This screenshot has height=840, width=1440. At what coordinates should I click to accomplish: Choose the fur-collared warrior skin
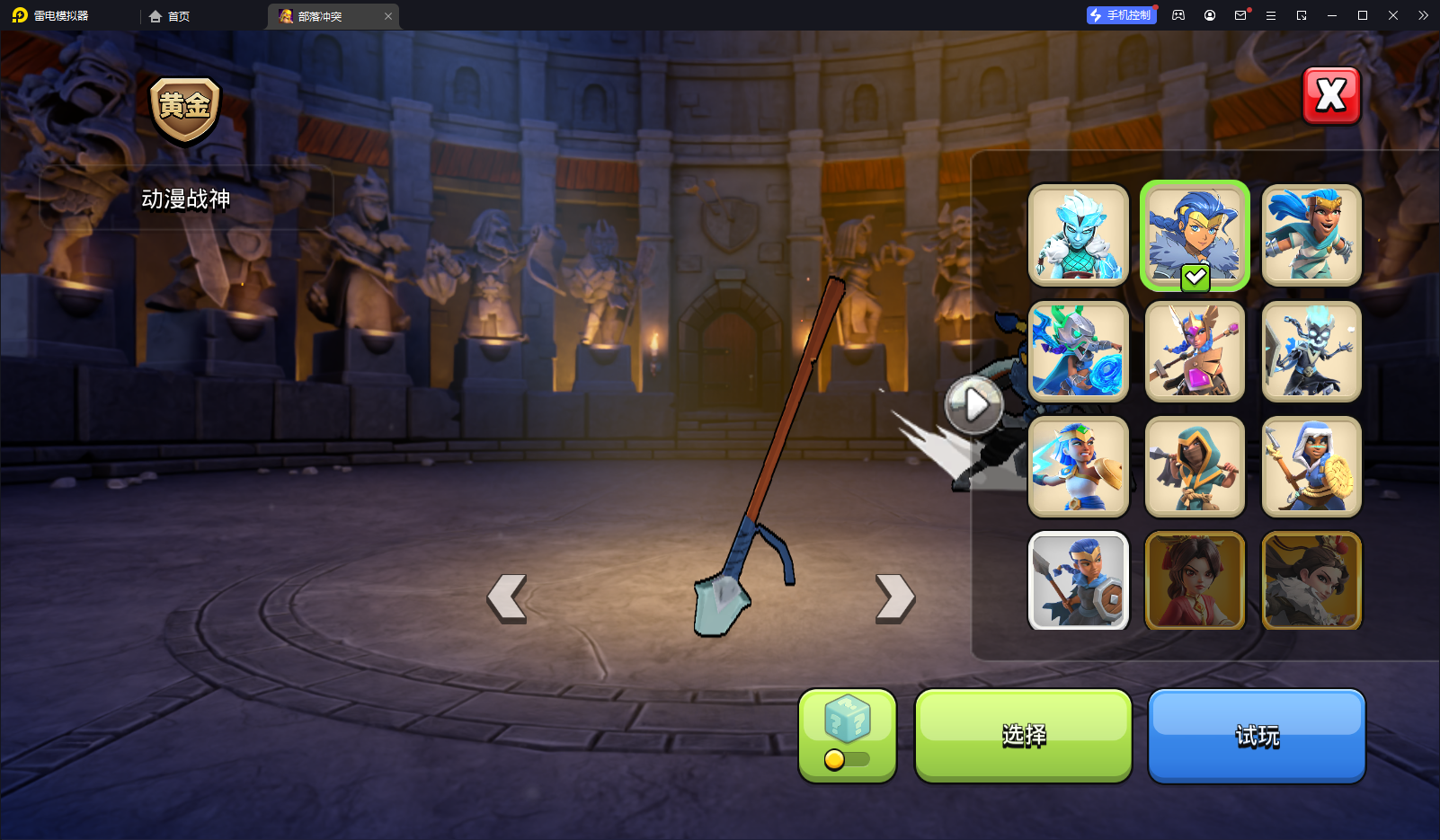[1311, 580]
